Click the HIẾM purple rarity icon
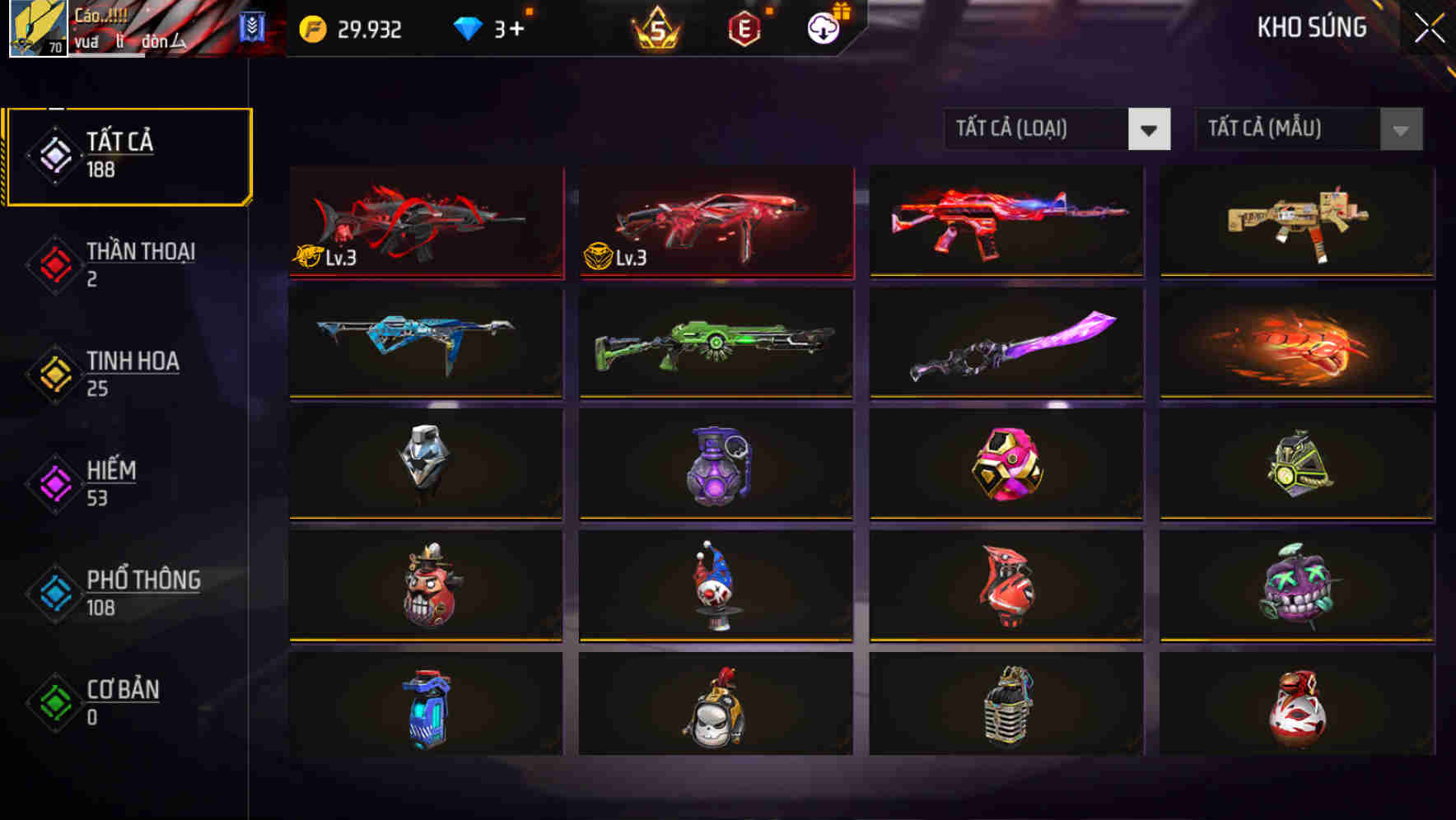Image resolution: width=1456 pixels, height=820 pixels. [54, 482]
